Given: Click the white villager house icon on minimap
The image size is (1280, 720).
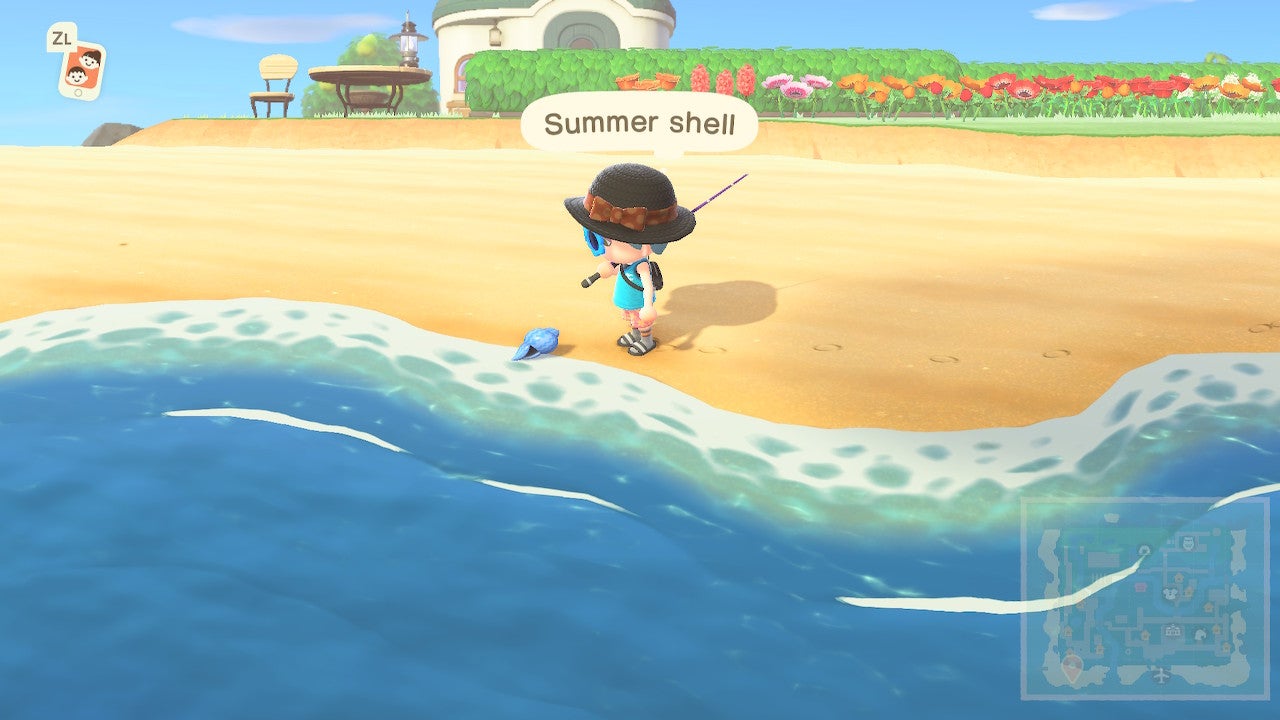Looking at the screenshot, I should pyautogui.click(x=1200, y=634).
